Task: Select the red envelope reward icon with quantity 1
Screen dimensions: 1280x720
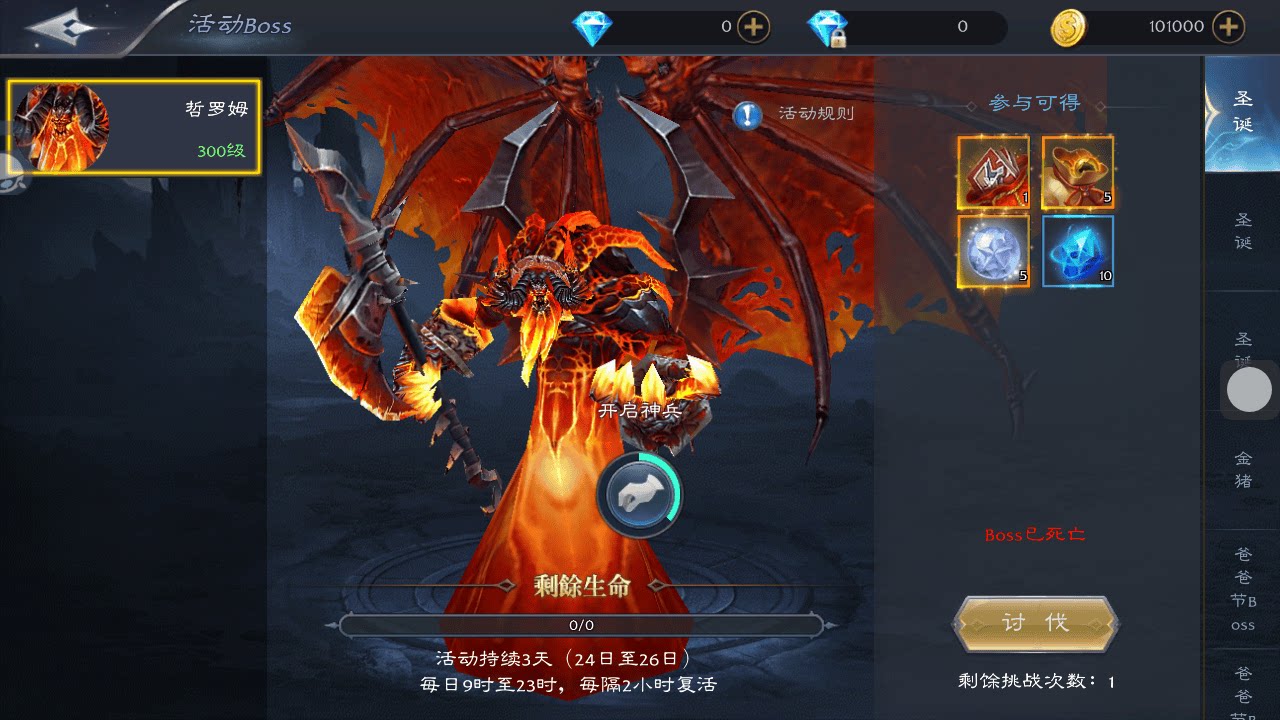Action: 993,170
